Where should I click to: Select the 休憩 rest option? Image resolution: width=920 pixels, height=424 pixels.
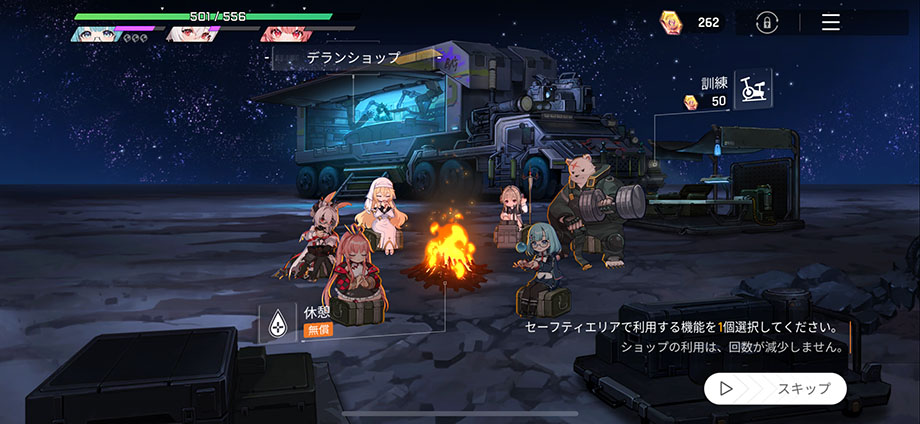click(277, 323)
